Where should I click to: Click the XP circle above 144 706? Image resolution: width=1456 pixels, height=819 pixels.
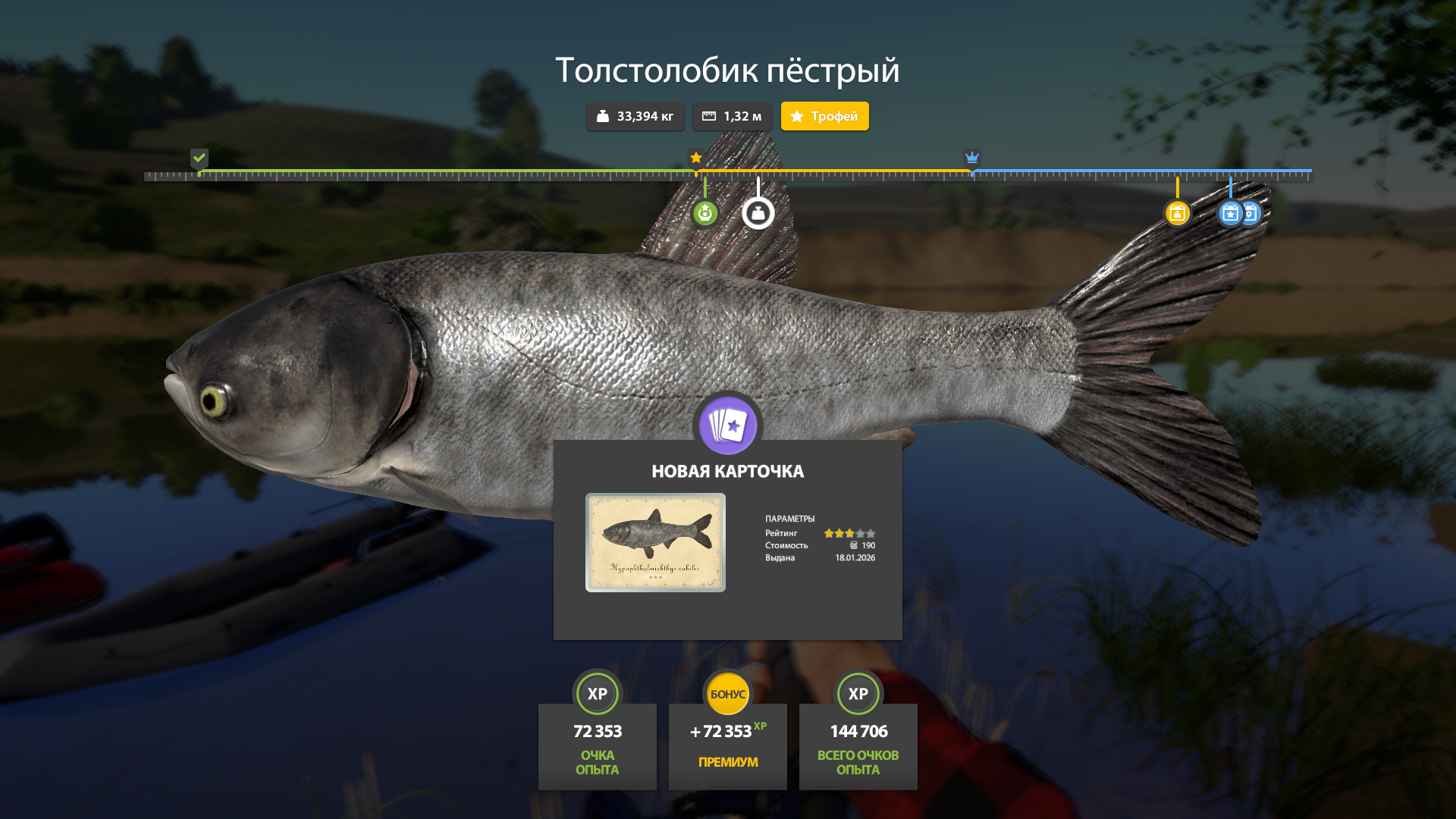pyautogui.click(x=858, y=693)
